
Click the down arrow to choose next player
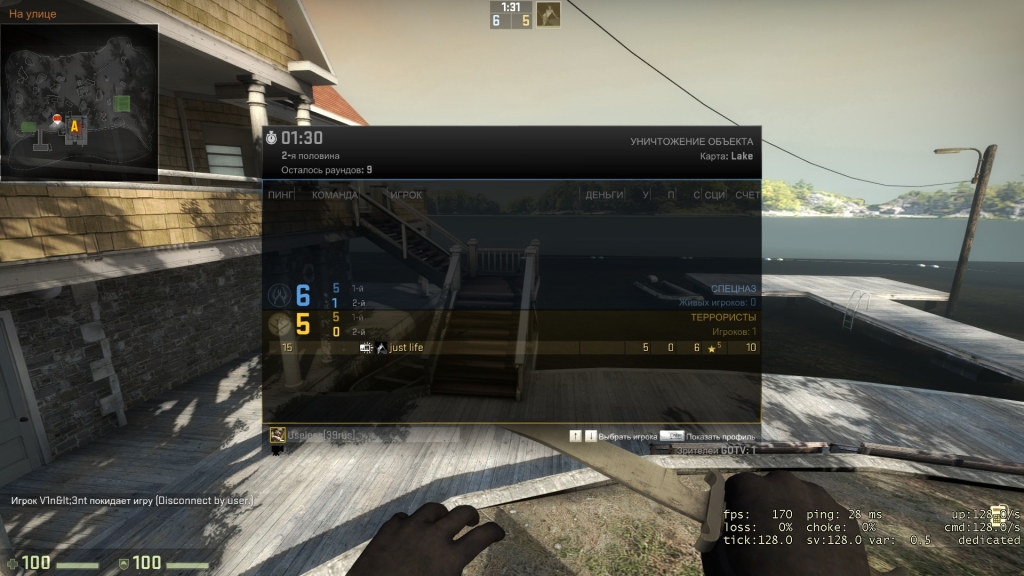pyautogui.click(x=590, y=436)
